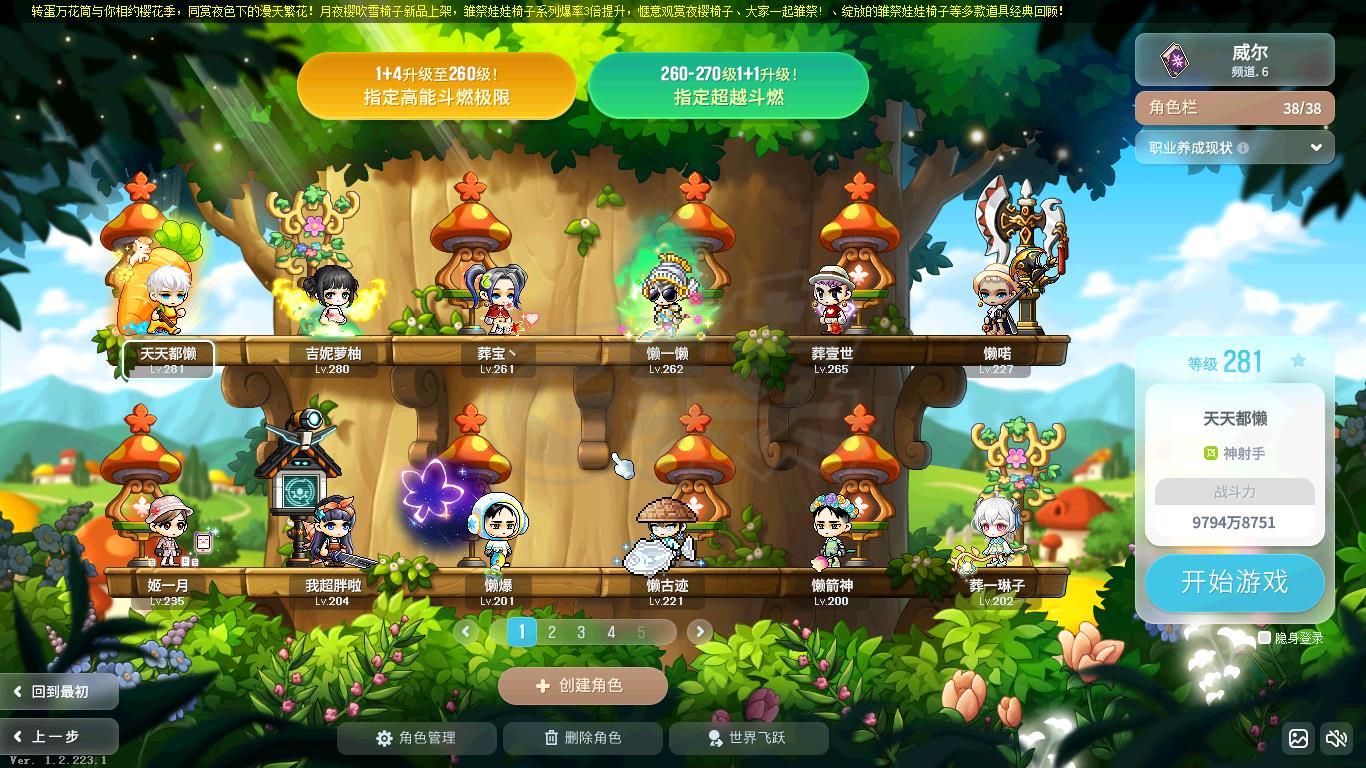Go to character page 4

pyautogui.click(x=611, y=632)
